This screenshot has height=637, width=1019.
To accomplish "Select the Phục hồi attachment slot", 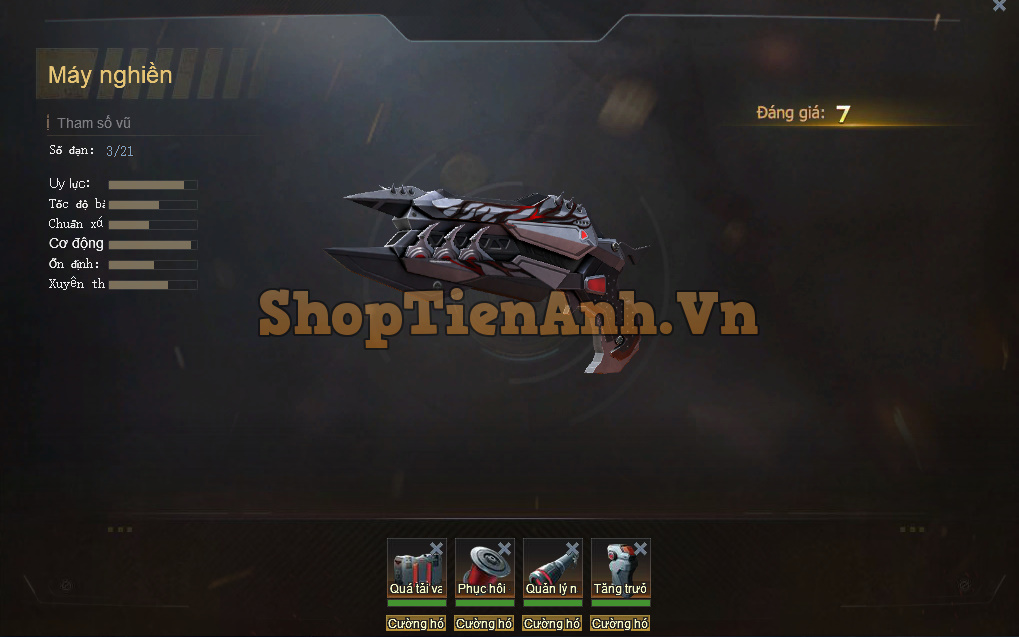I will tap(483, 568).
